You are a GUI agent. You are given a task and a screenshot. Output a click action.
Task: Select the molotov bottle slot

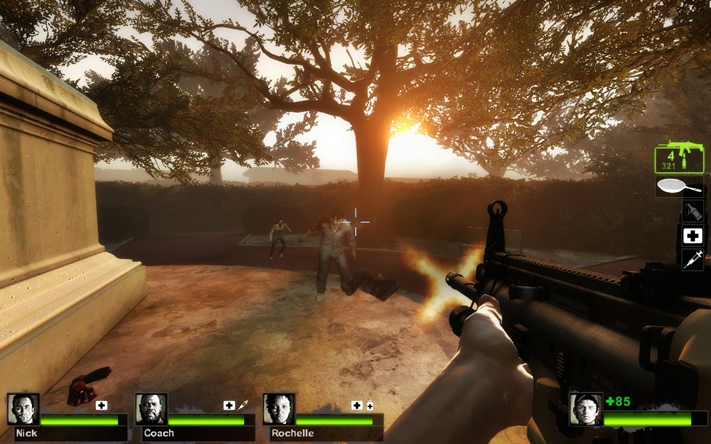[692, 211]
